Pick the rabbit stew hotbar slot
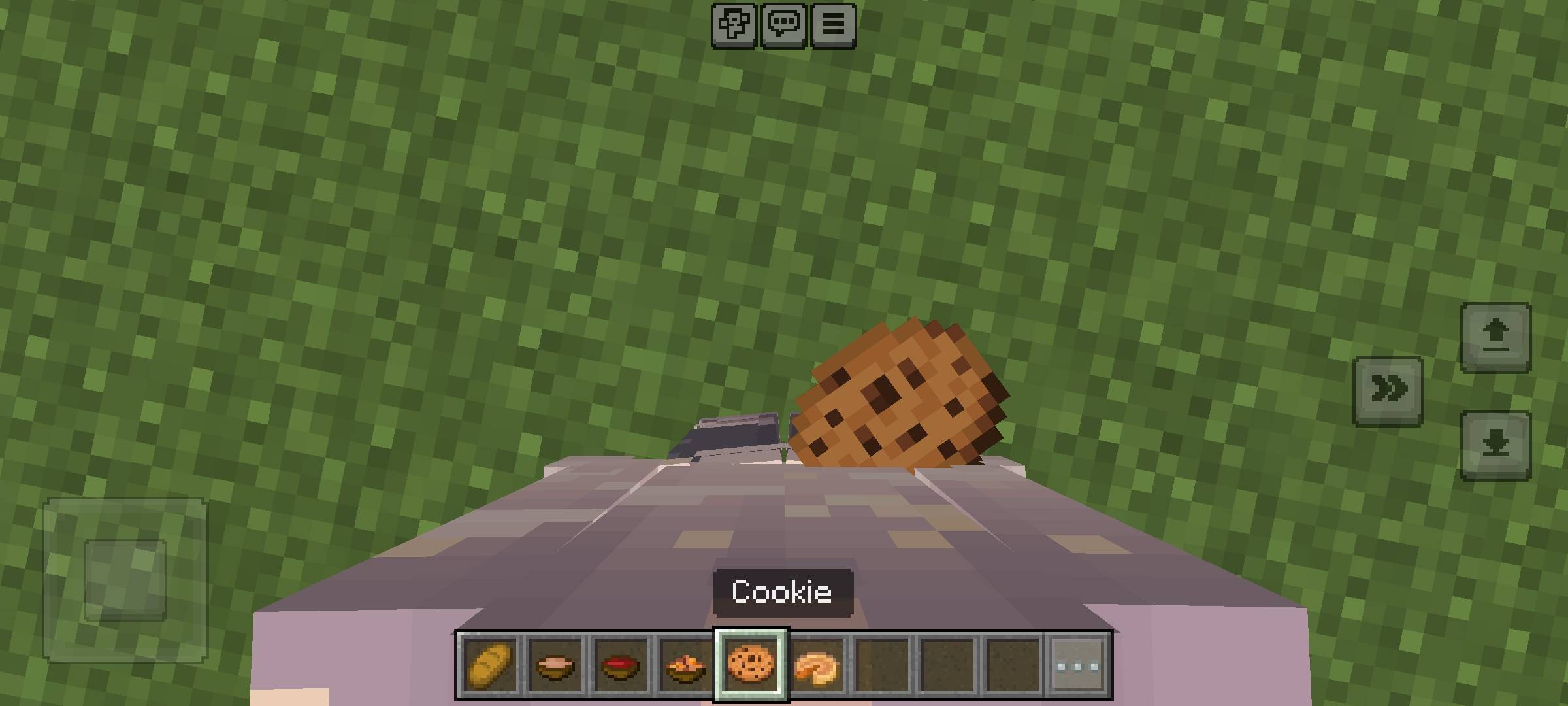 tap(685, 665)
